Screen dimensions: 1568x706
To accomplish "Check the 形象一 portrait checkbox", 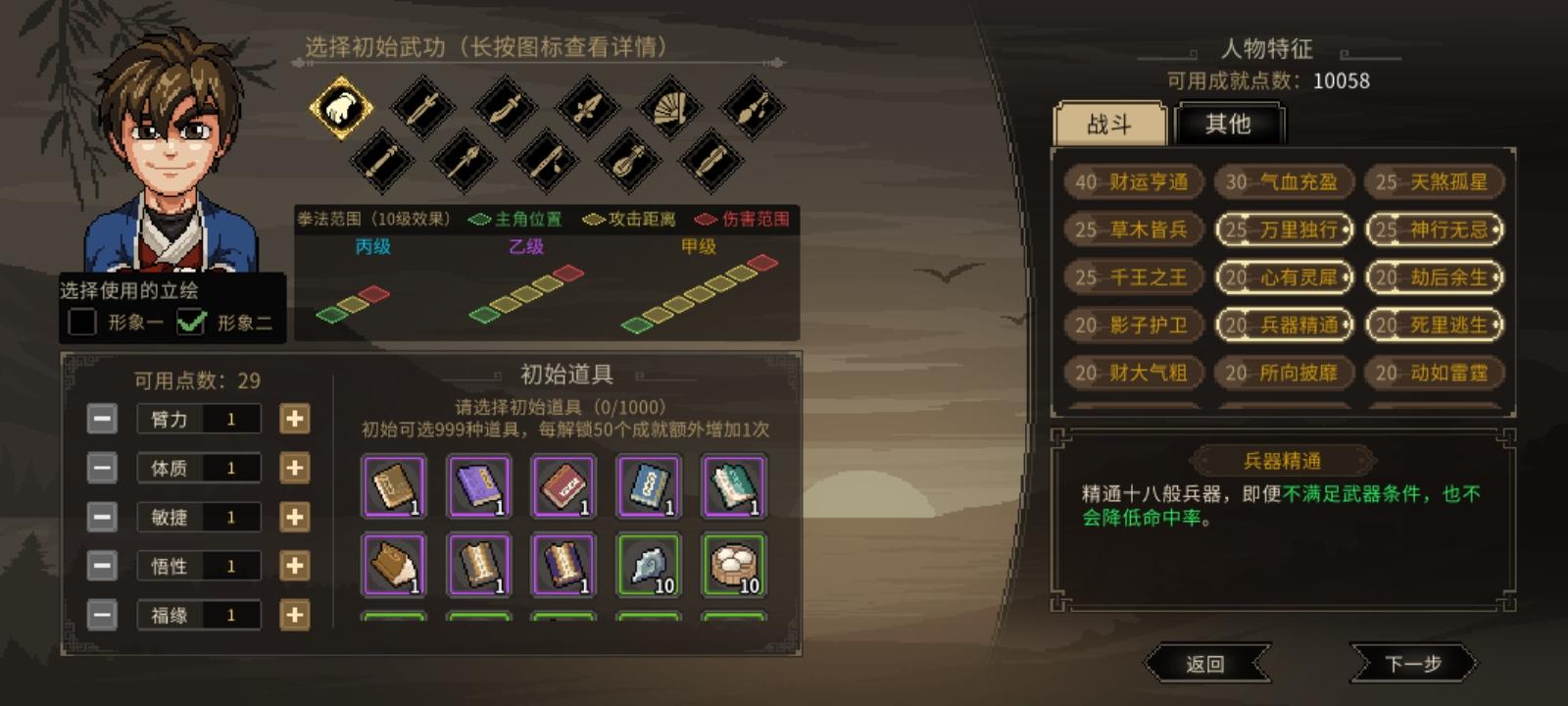I will point(82,319).
